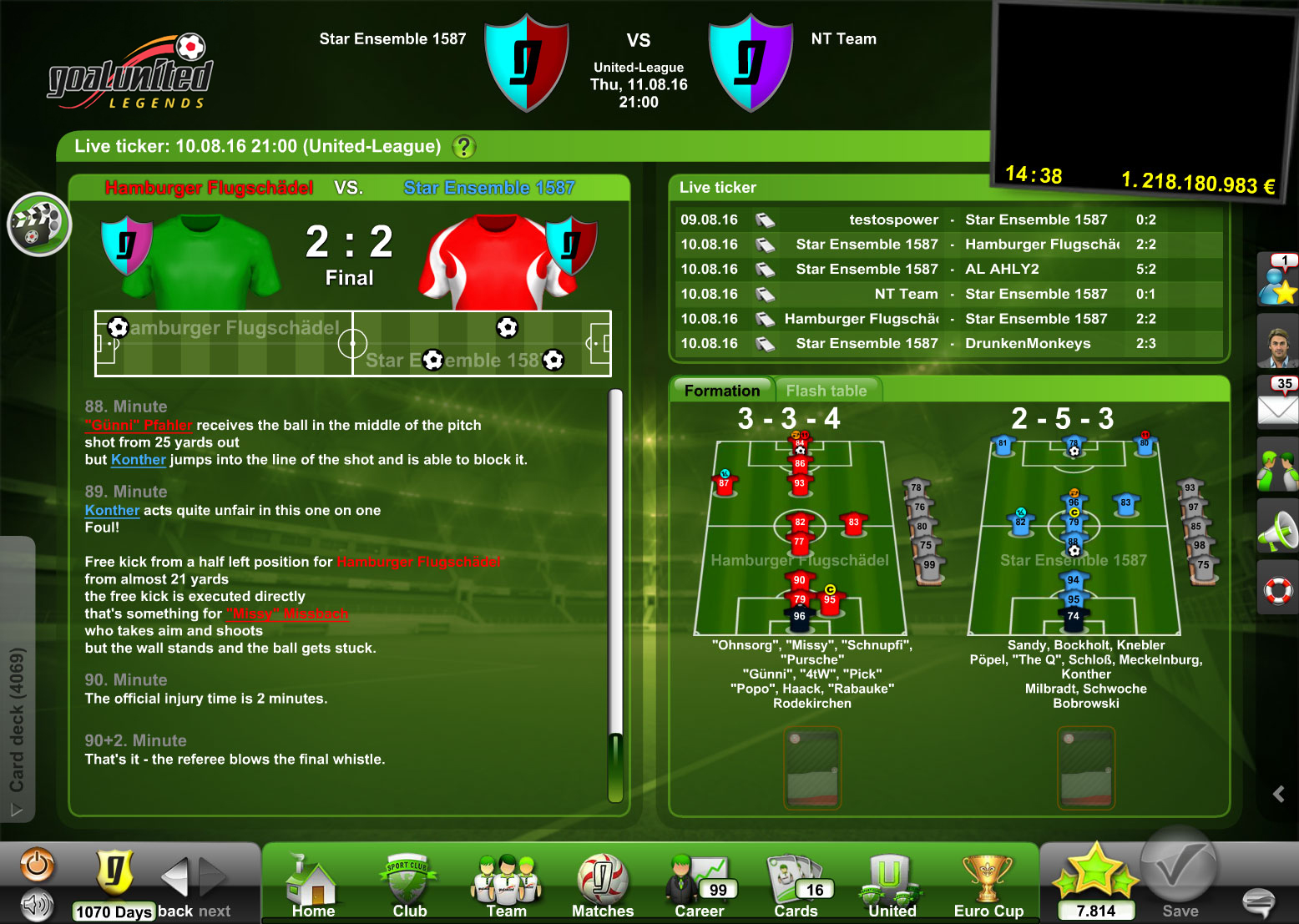Image resolution: width=1299 pixels, height=924 pixels.
Task: Open the Euro Cup section
Action: point(988,886)
